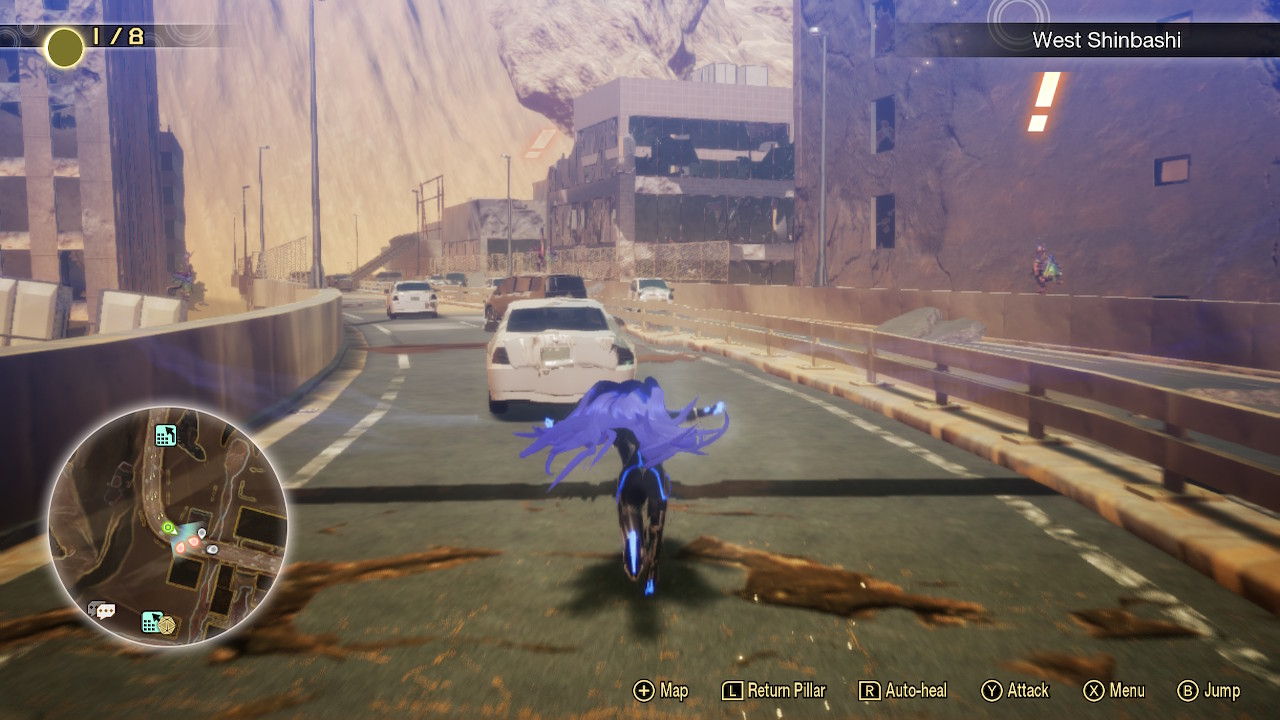
Task: Select the green player marker on the minimap
Action: click(168, 527)
